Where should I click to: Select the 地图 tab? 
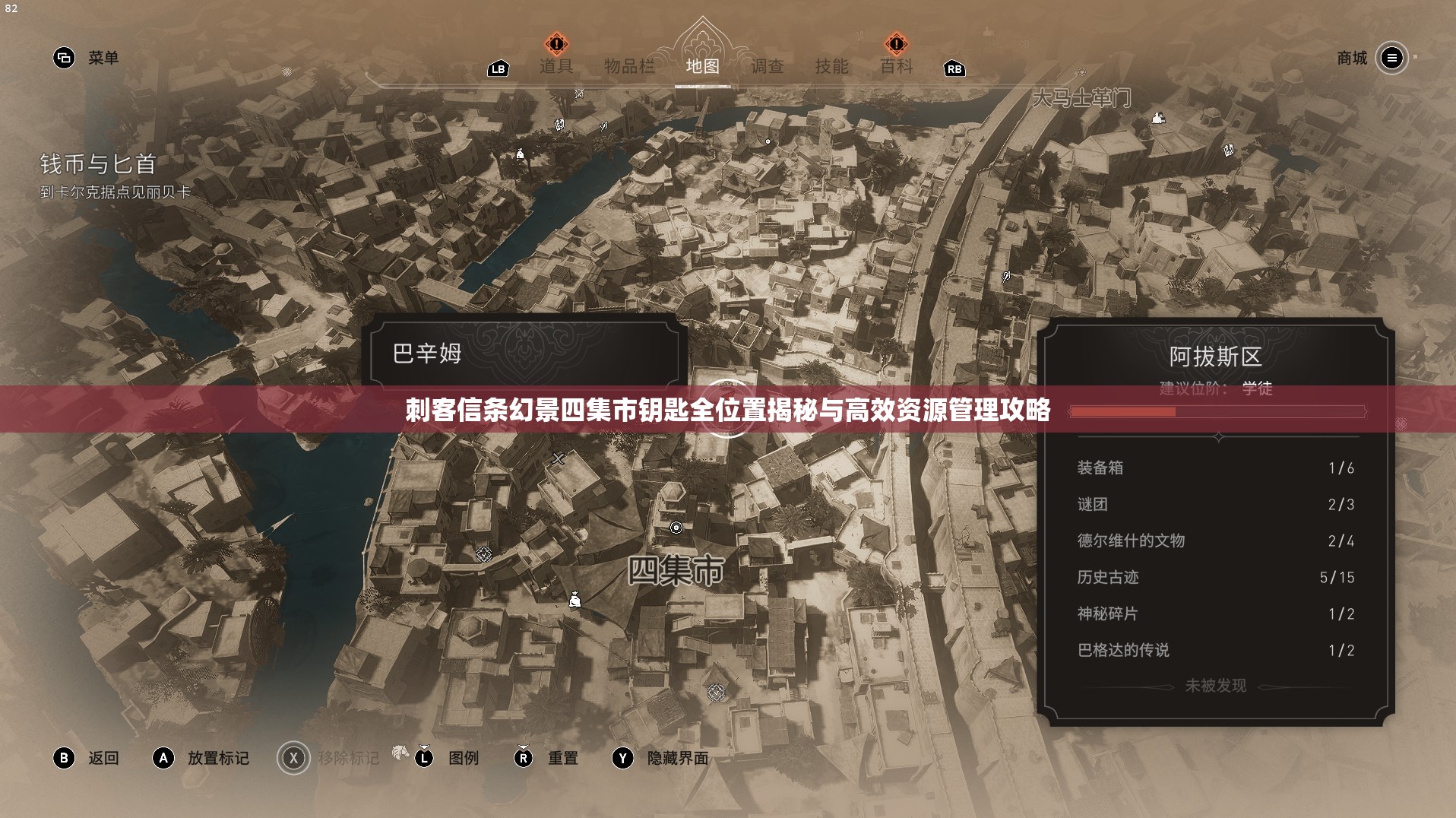702,66
